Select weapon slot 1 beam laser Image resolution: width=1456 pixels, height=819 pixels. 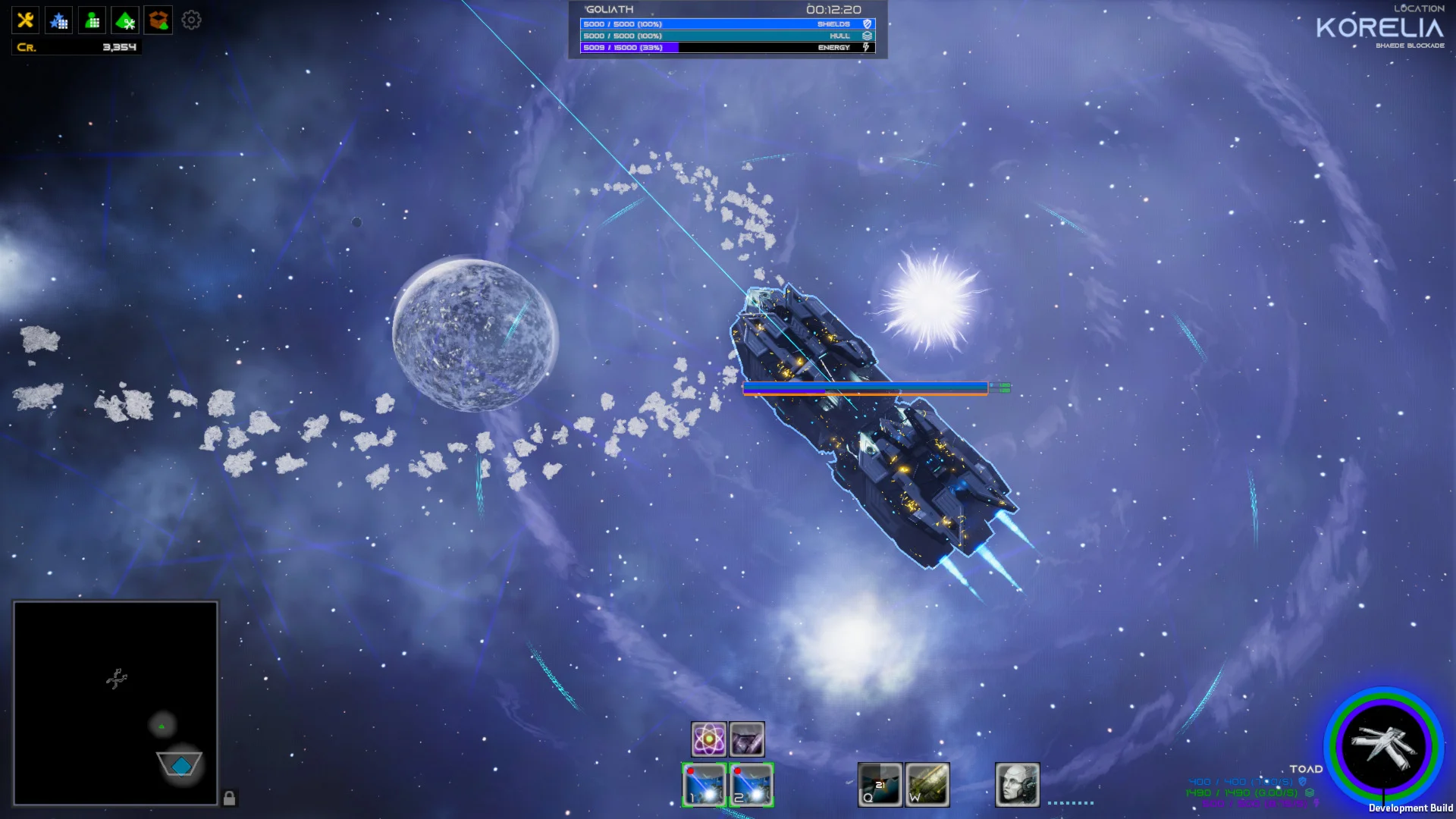click(704, 784)
